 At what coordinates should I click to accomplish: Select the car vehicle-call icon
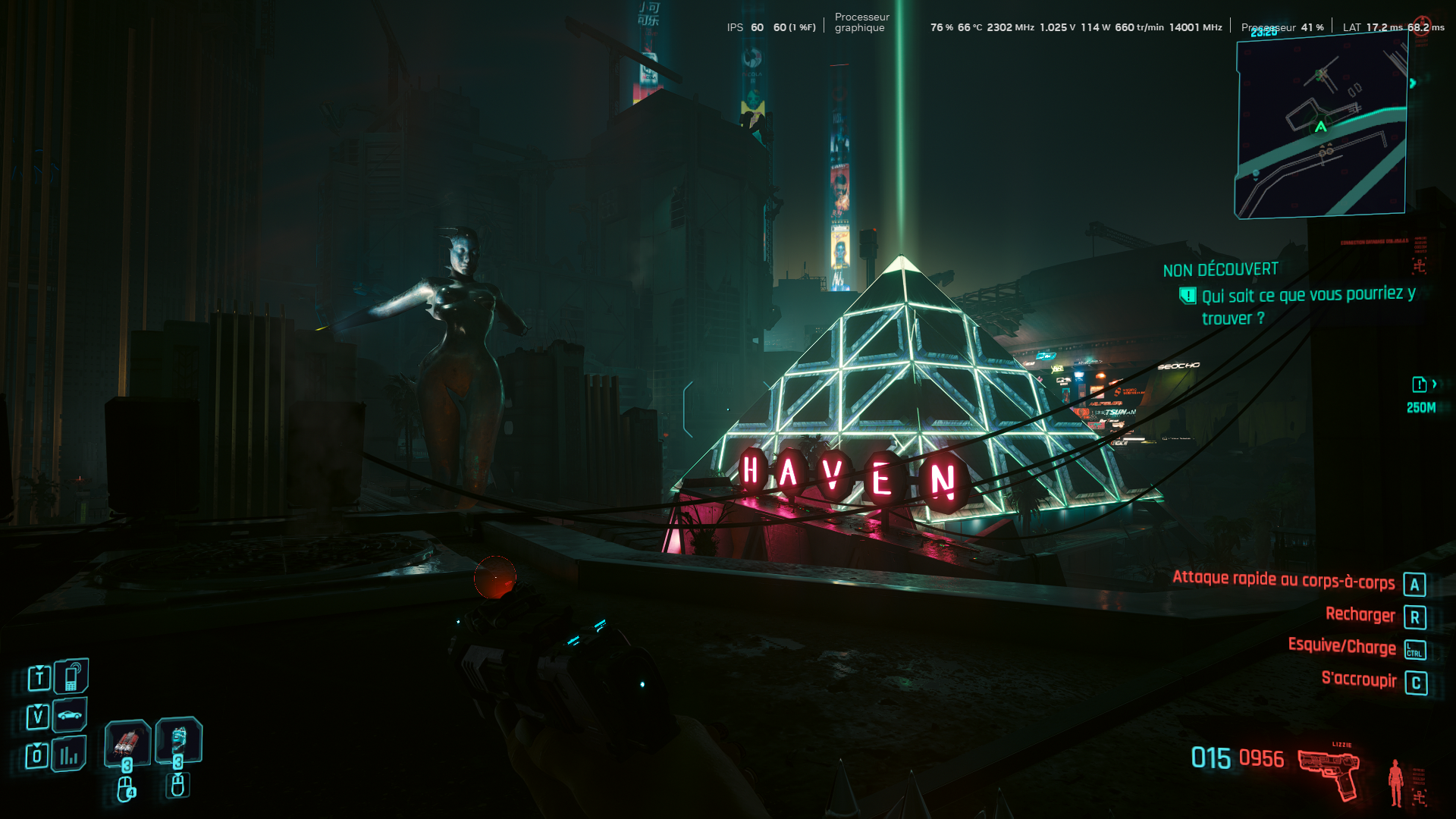[x=70, y=715]
